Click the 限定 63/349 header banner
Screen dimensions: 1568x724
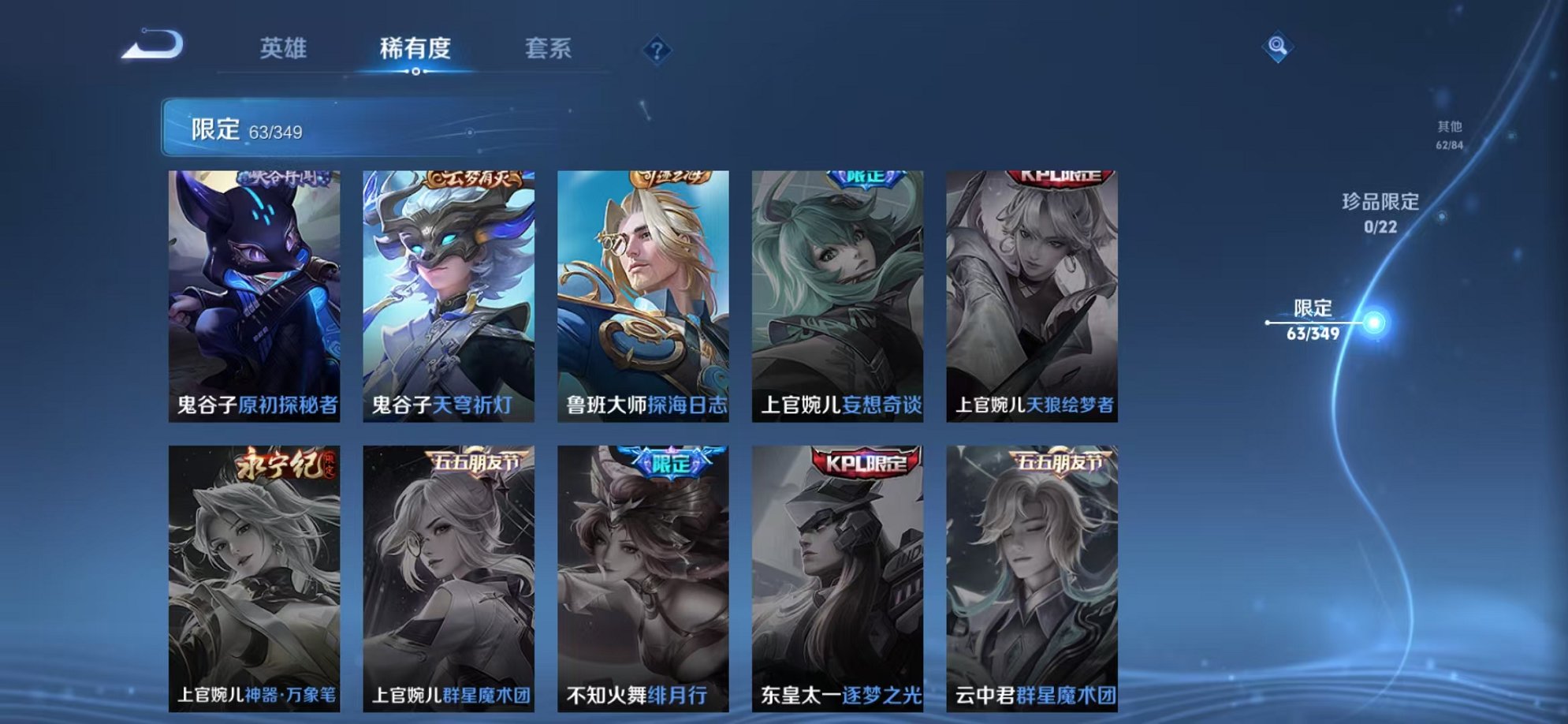(x=315, y=125)
